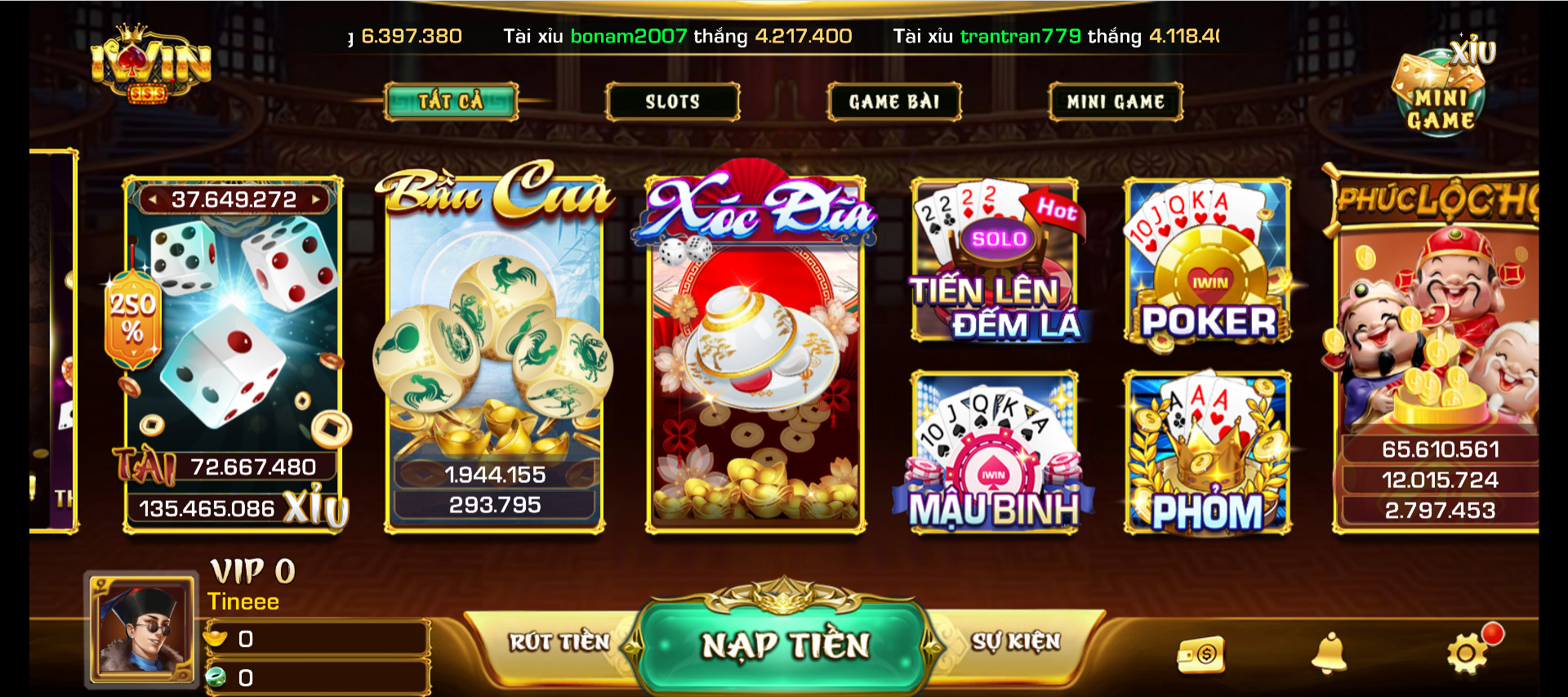Tap the Nạp Tiền deposit button
Viewport: 1568px width, 697px height.
(785, 646)
